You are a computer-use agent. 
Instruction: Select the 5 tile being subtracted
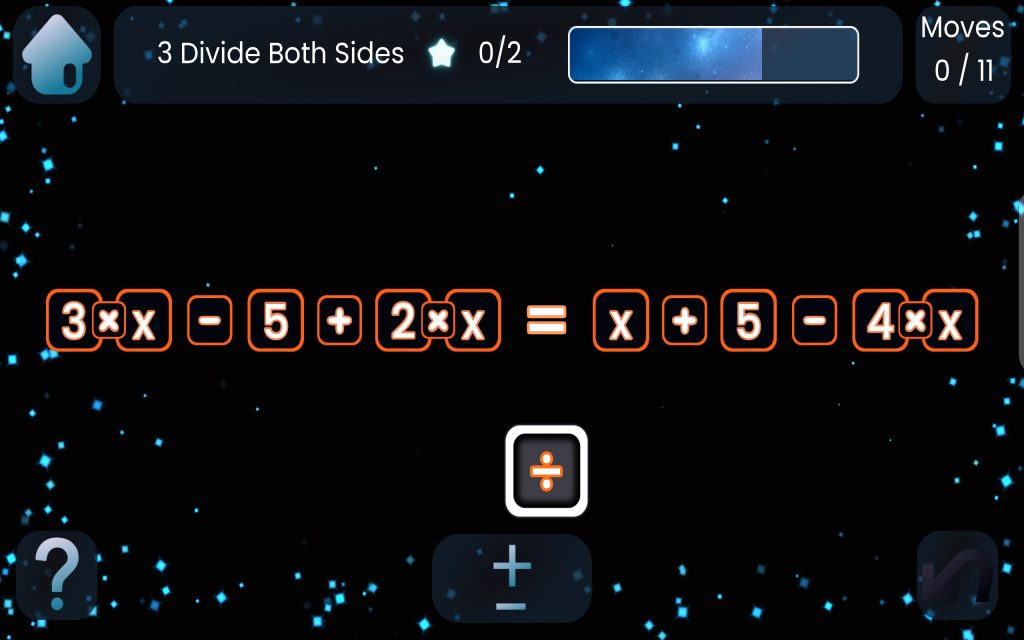[x=276, y=321]
